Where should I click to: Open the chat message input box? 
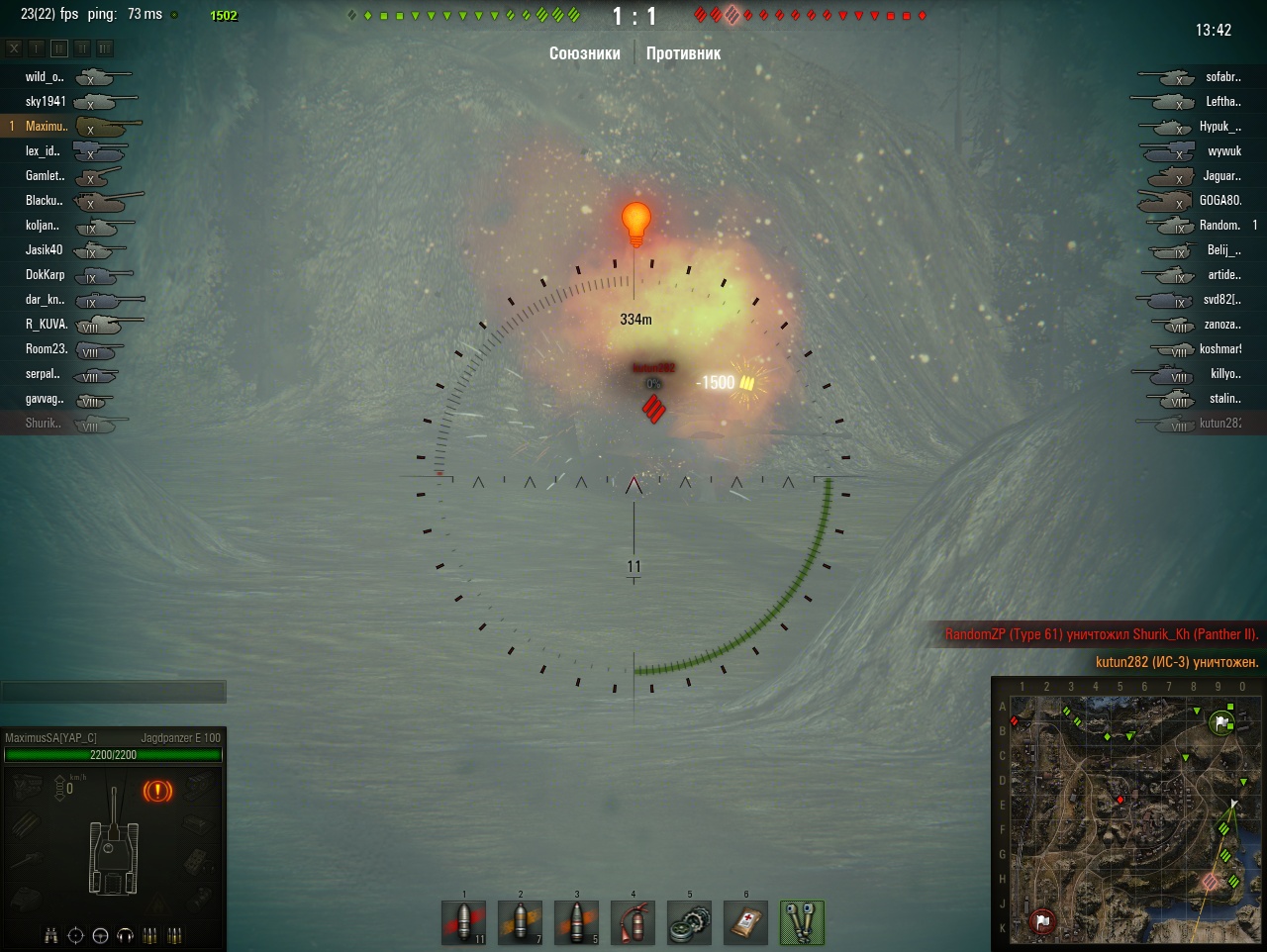click(114, 692)
